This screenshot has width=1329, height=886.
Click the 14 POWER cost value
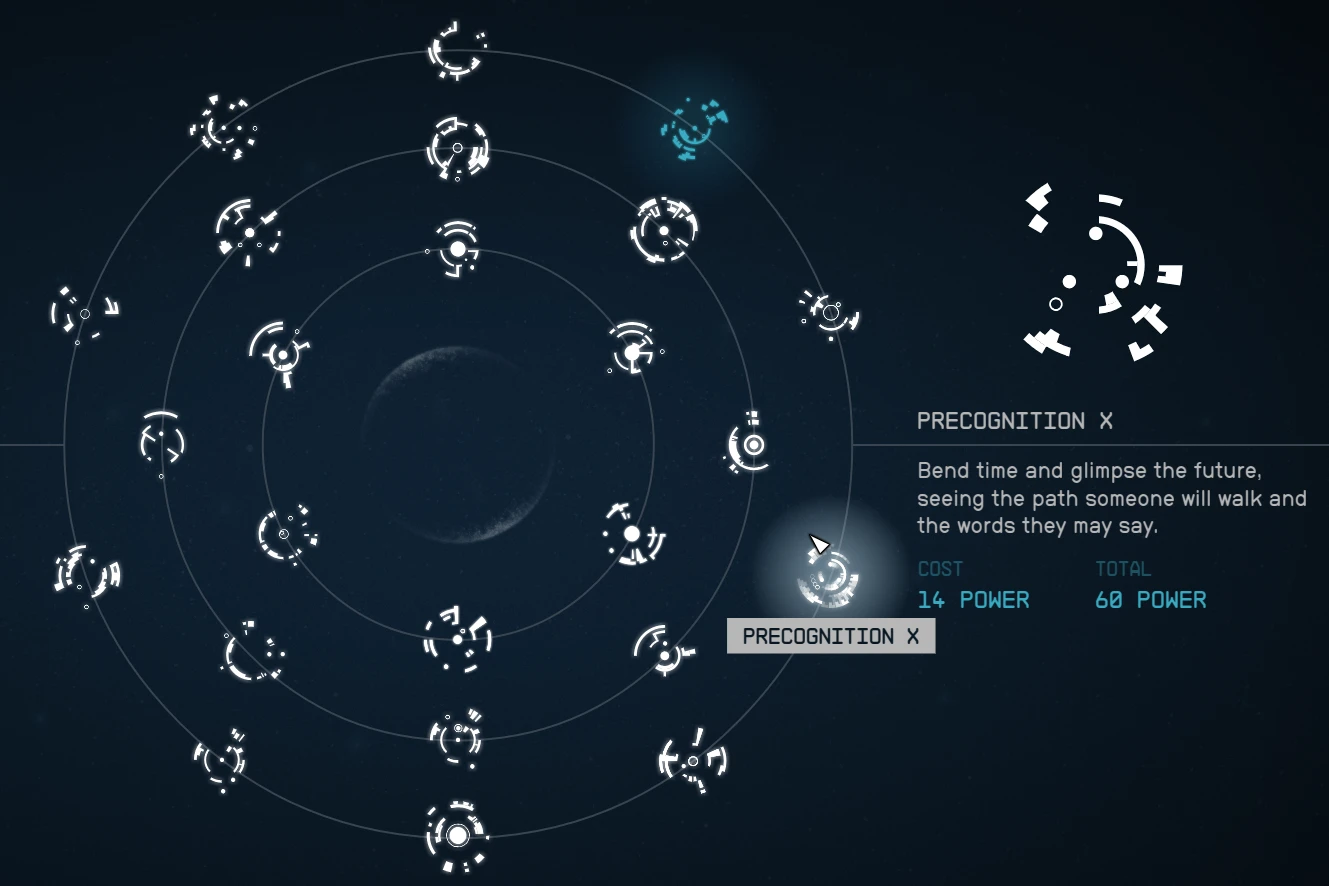click(x=973, y=600)
